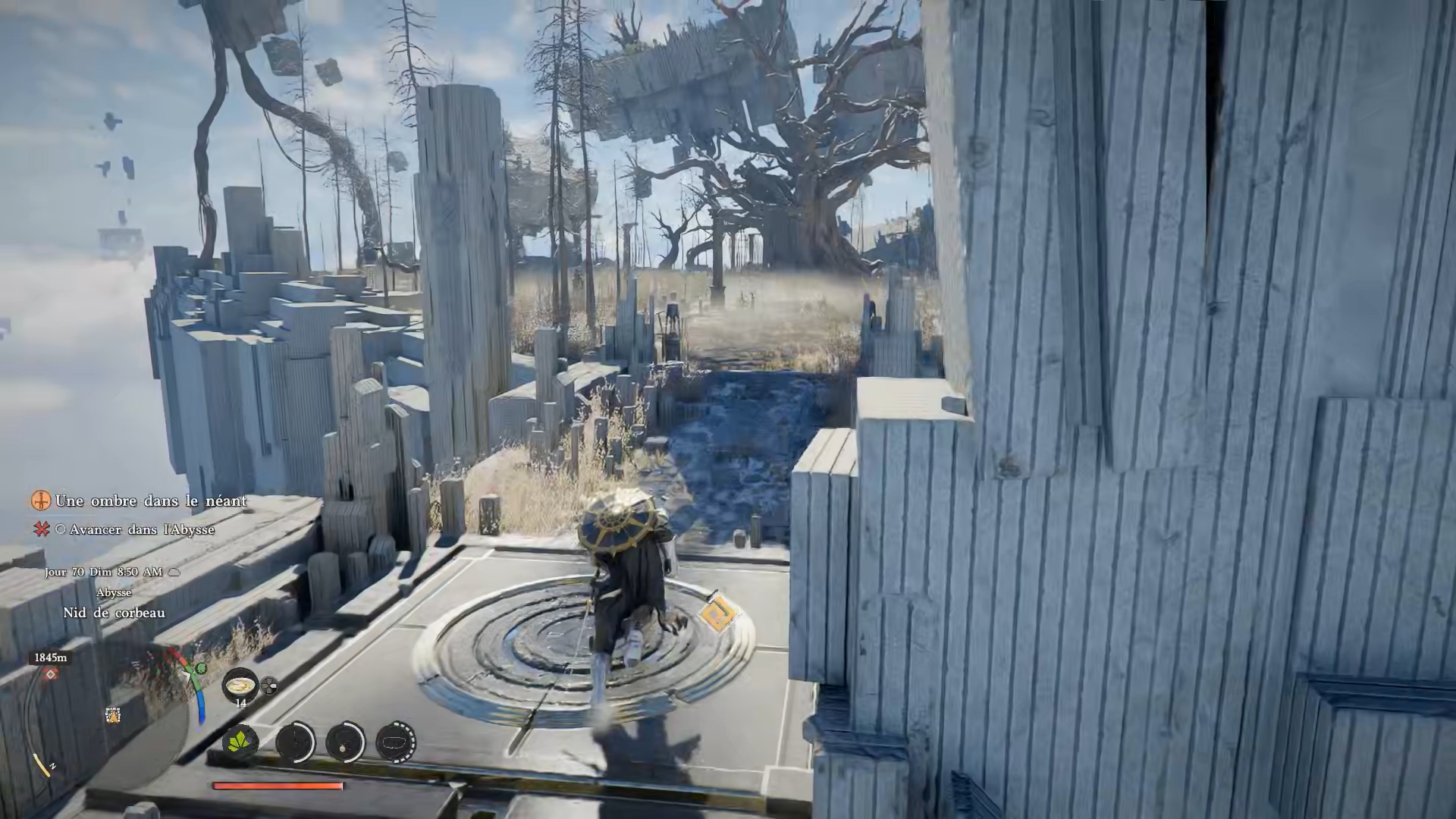
Task: Click the orange square waypoint marker
Action: [x=717, y=611]
